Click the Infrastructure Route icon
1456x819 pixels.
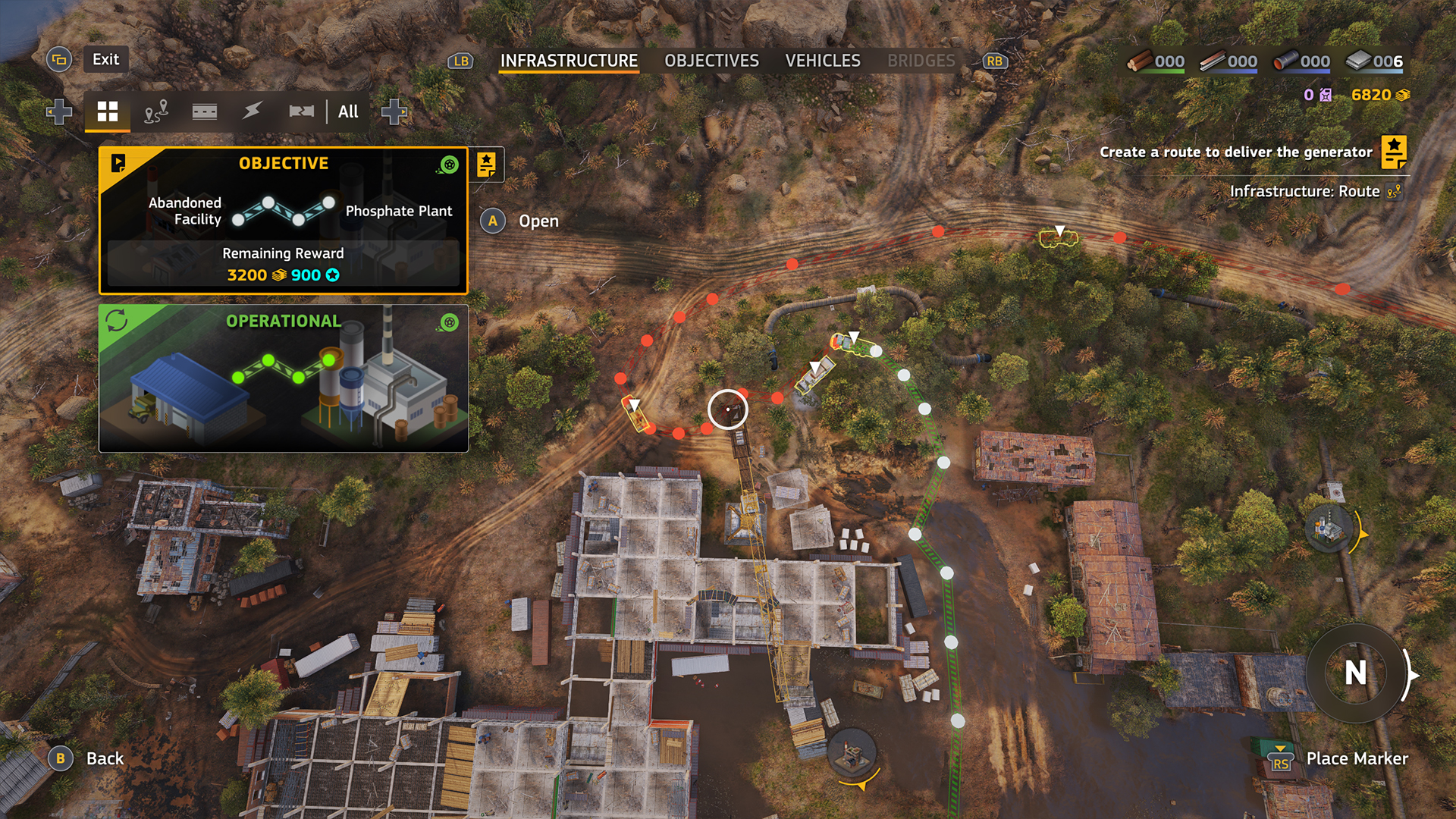pos(1394,192)
